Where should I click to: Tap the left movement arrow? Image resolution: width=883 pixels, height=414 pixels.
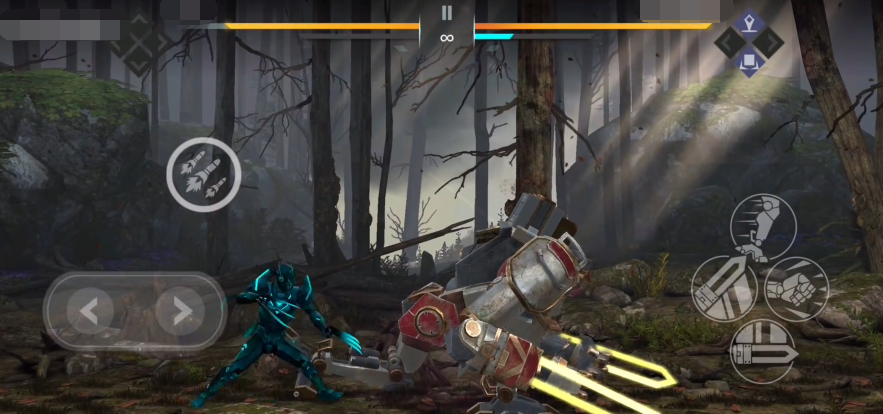point(89,312)
